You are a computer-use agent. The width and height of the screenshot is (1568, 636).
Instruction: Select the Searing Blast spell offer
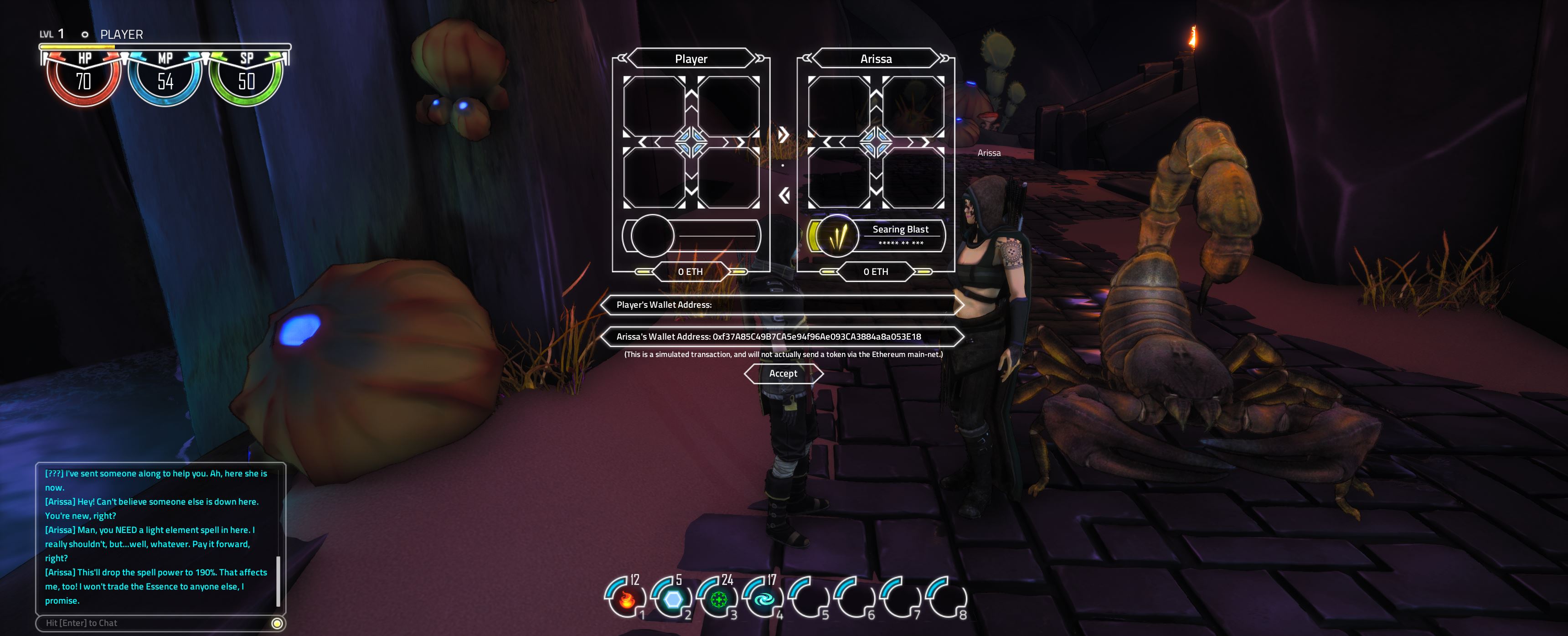point(876,236)
